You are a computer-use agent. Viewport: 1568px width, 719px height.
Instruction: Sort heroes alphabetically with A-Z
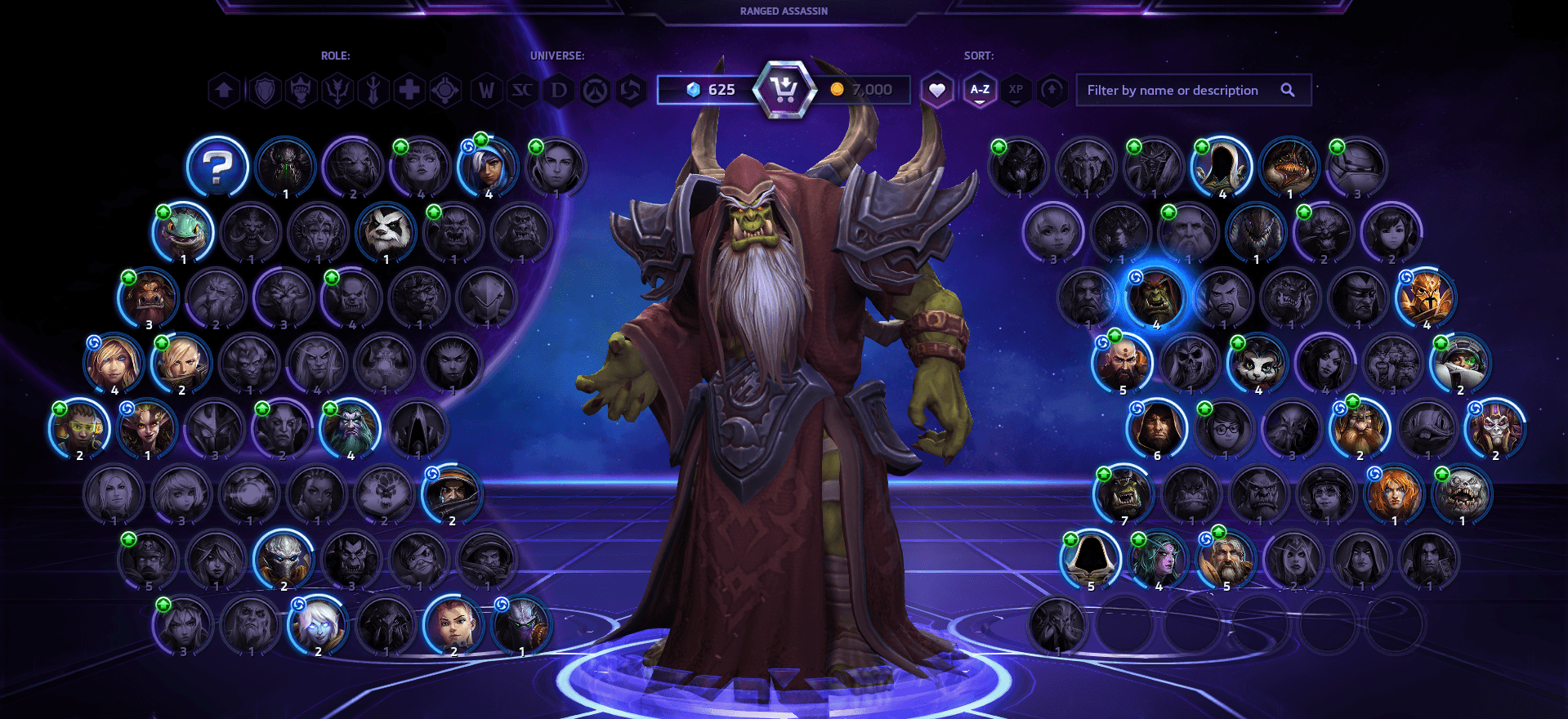tap(980, 90)
